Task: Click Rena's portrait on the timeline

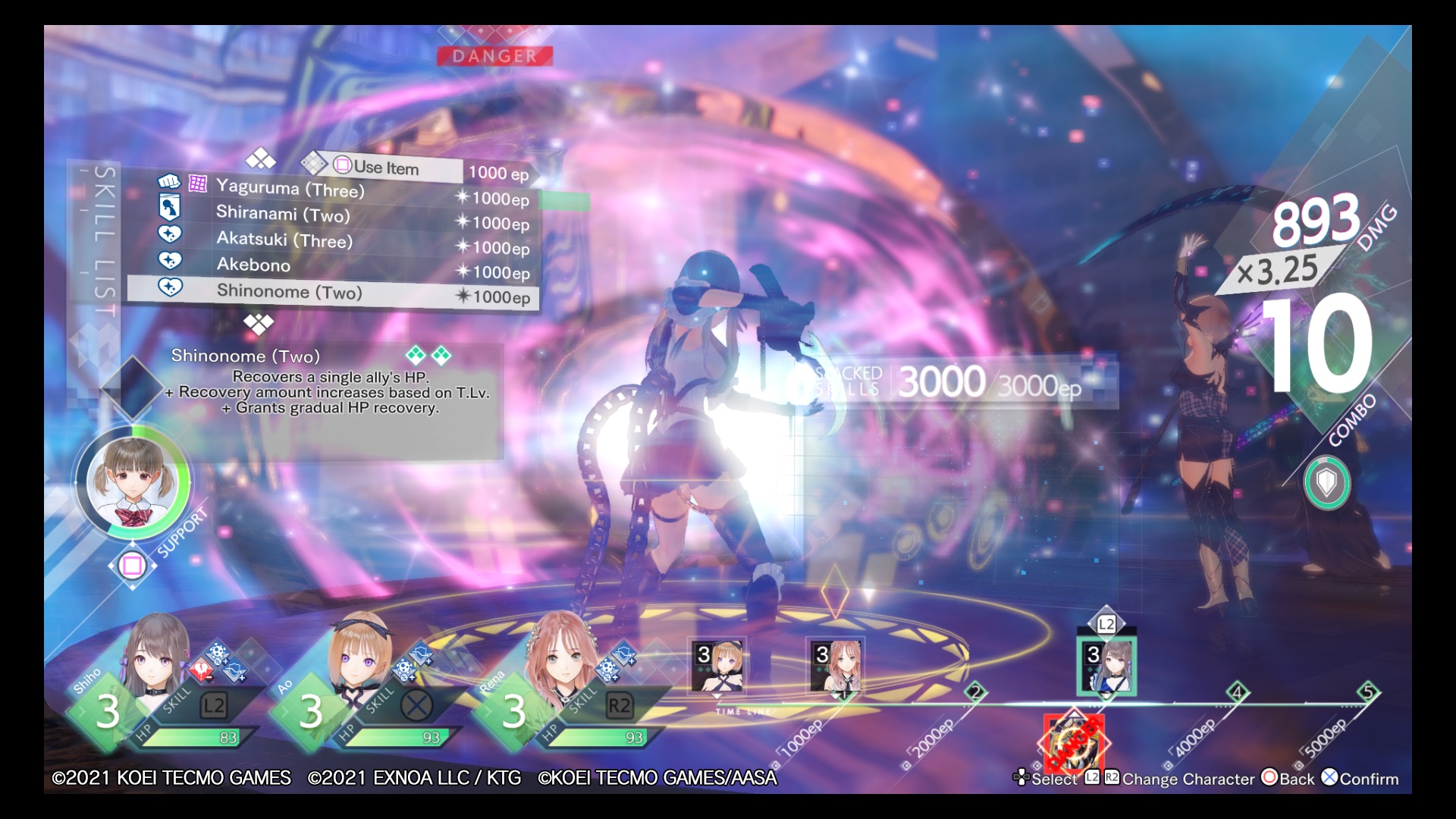Action: click(833, 666)
